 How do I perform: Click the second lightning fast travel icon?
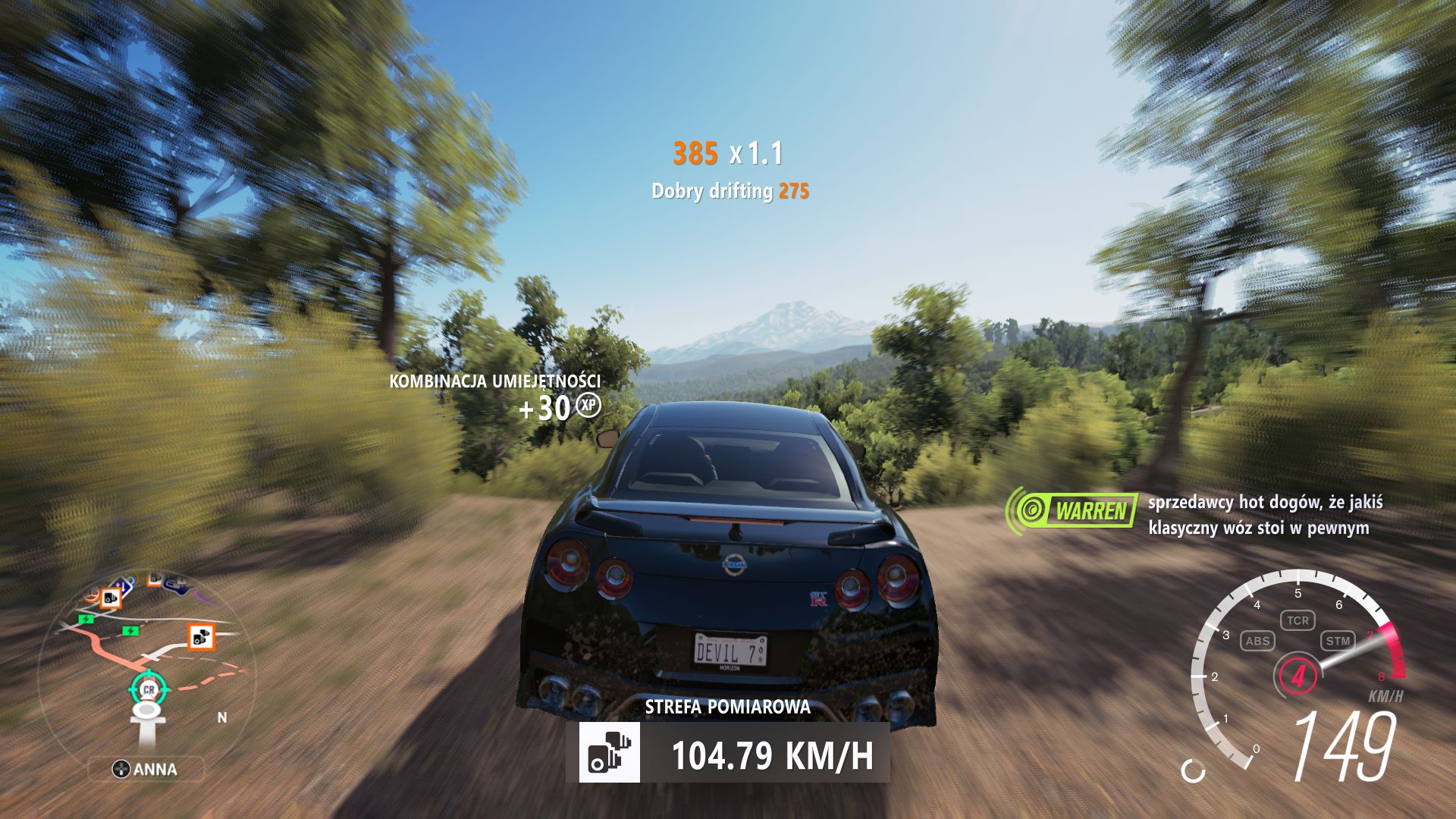tap(130, 631)
